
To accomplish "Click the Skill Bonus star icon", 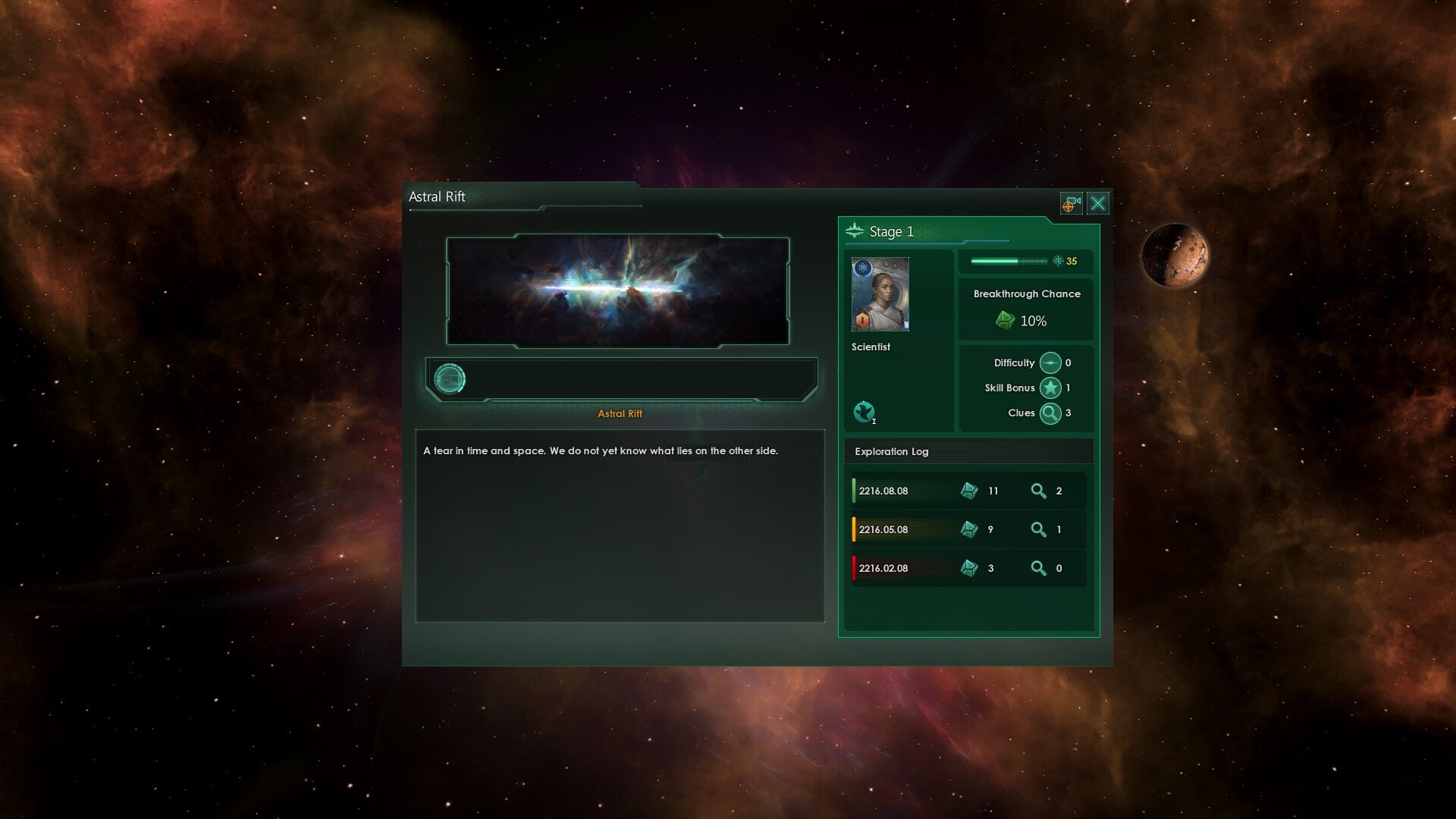I will click(x=1050, y=388).
